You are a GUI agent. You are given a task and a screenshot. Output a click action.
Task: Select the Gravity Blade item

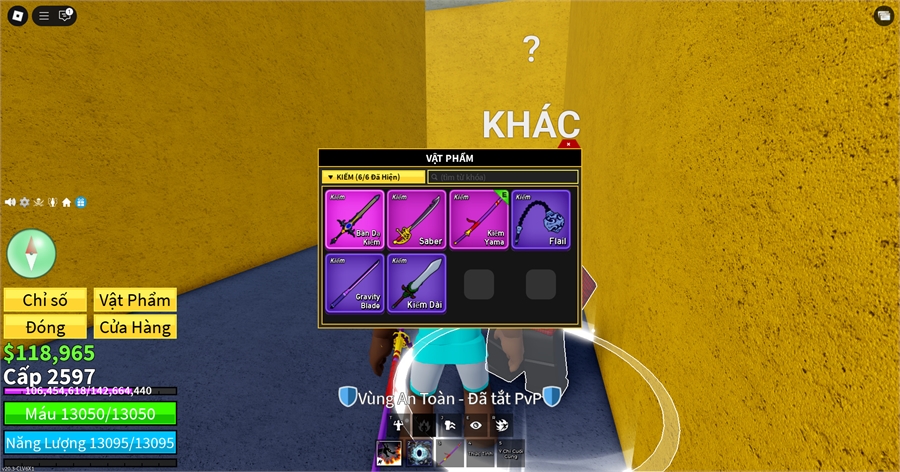[355, 283]
